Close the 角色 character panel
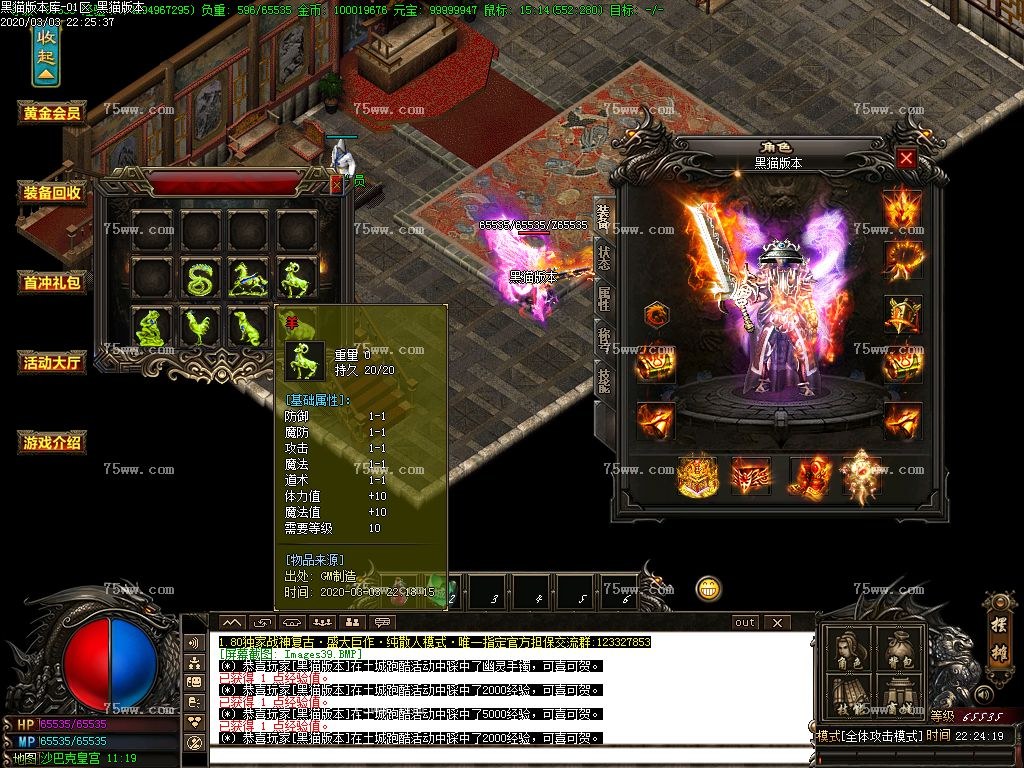The height and width of the screenshot is (768, 1024). point(906,158)
